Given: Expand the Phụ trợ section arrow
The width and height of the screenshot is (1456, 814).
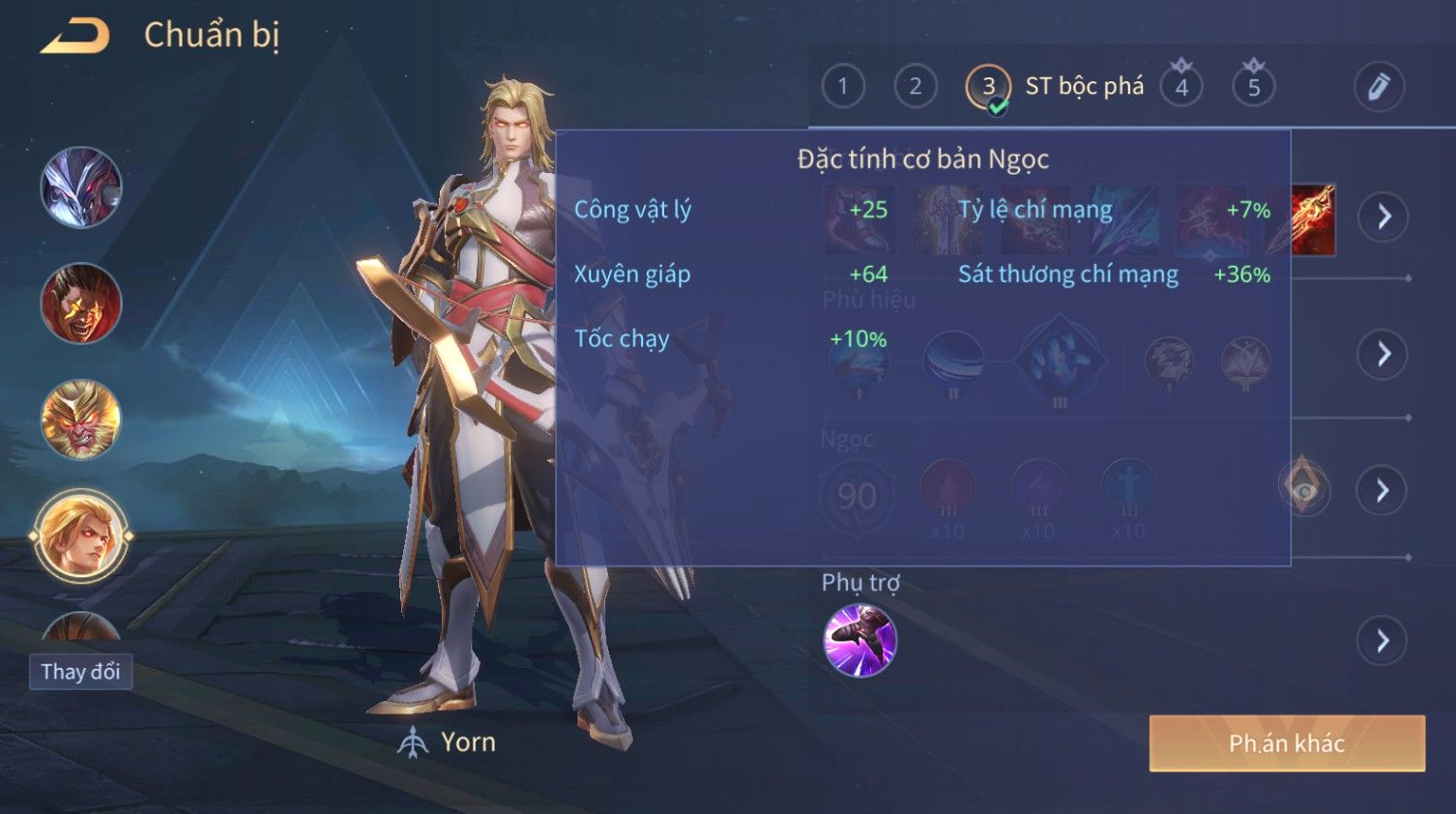Looking at the screenshot, I should pos(1383,640).
